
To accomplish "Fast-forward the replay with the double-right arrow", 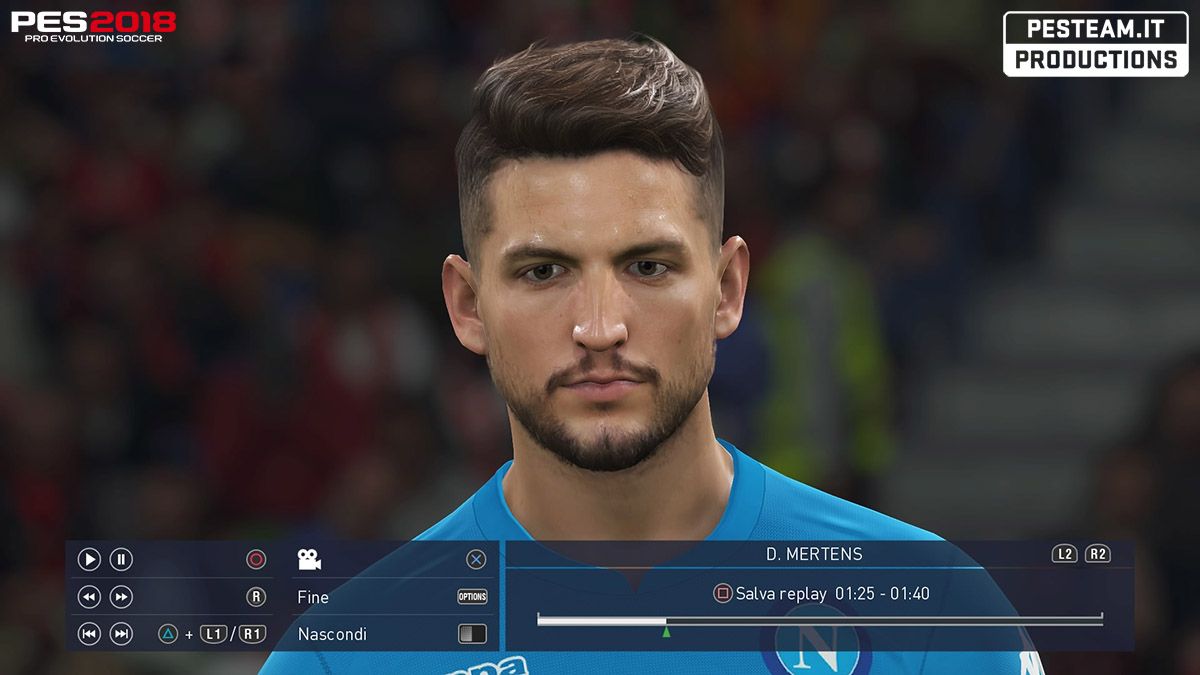I will pos(121,597).
